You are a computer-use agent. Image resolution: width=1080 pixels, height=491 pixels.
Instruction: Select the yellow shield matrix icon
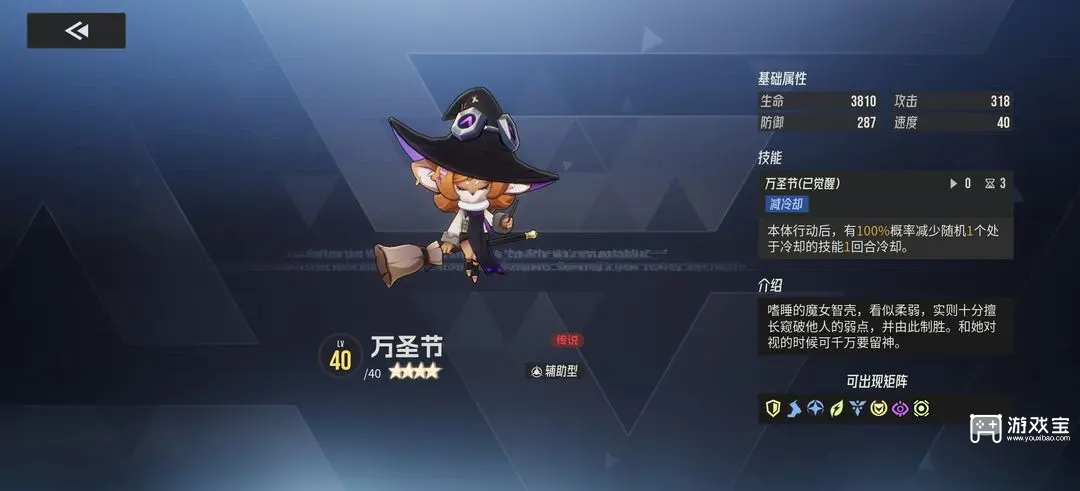[773, 408]
